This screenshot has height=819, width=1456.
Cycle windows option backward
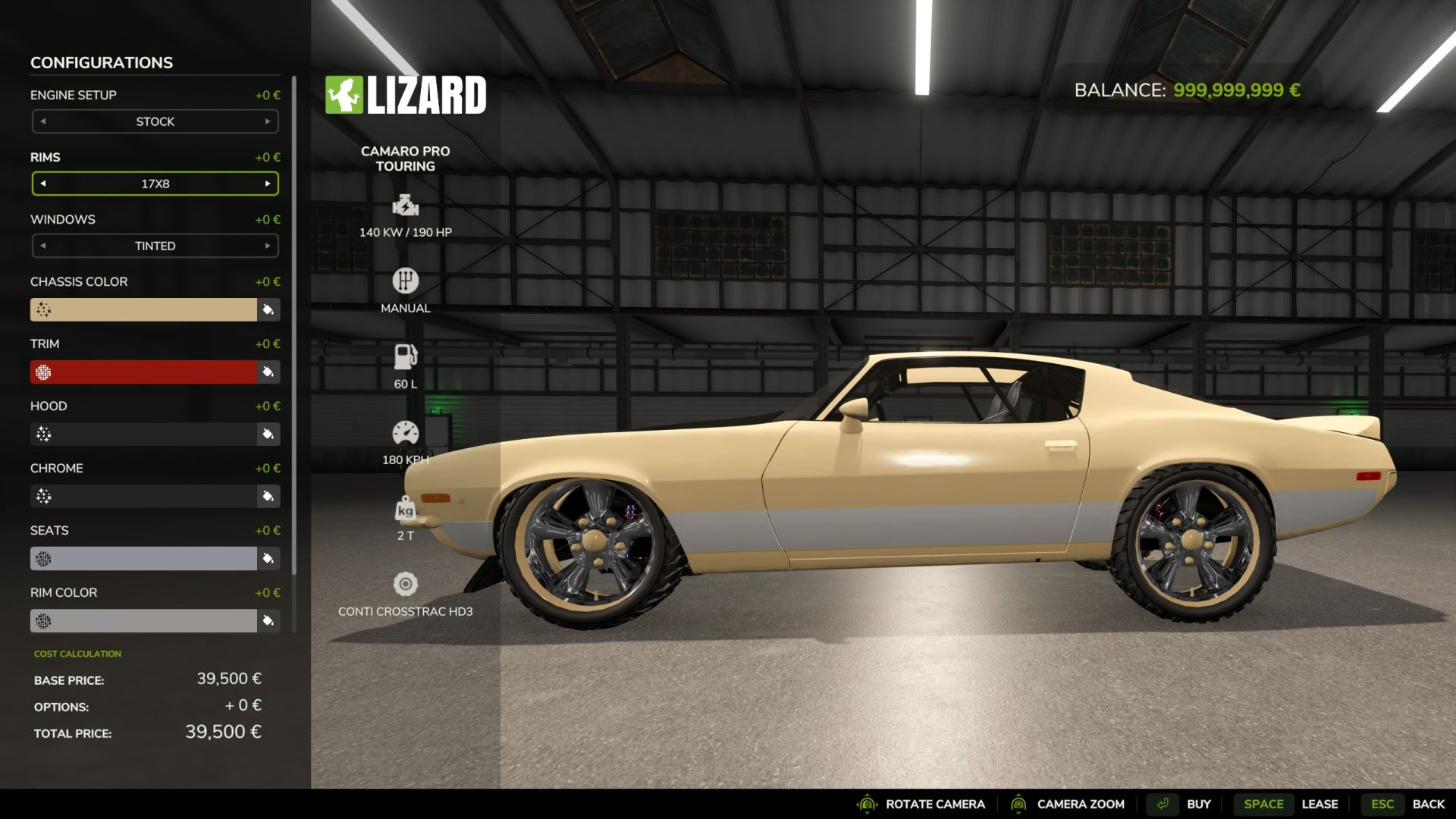pyautogui.click(x=43, y=246)
